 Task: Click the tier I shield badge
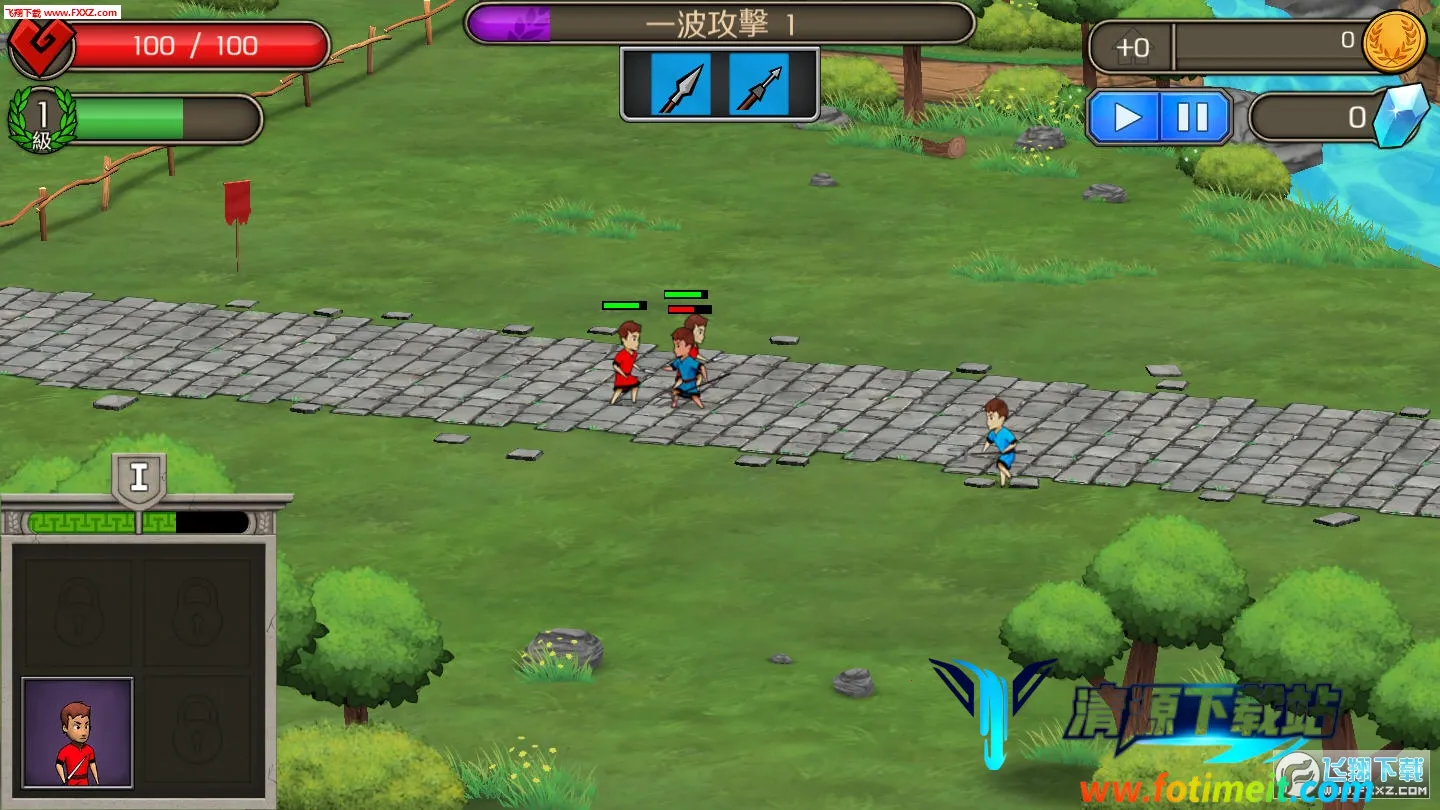[x=139, y=479]
